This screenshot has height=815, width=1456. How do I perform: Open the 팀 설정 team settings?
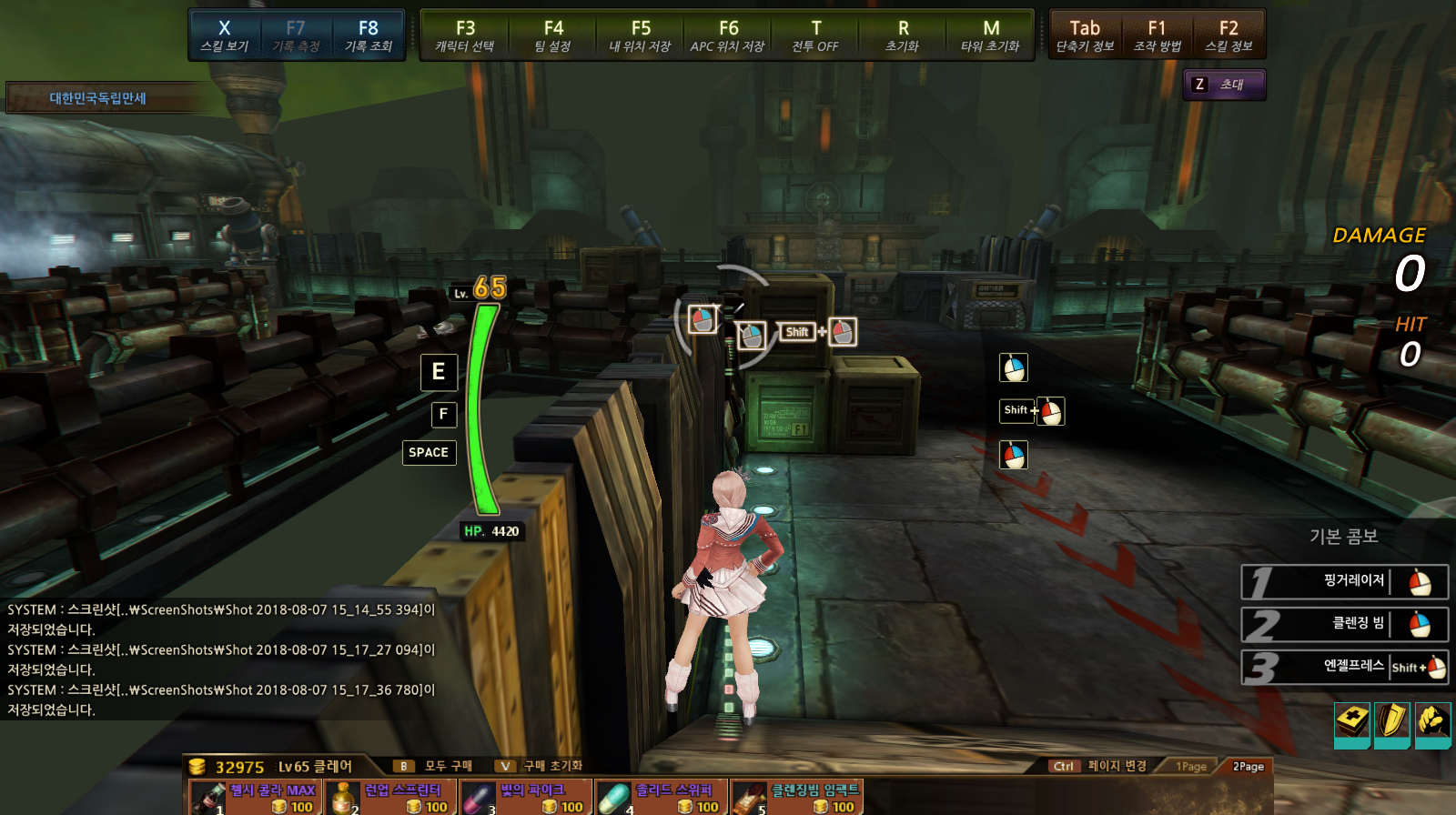[553, 35]
